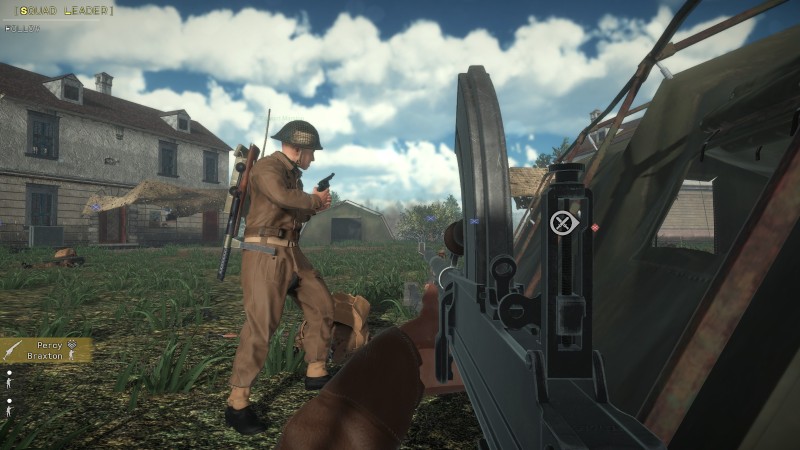Click the blue flag marker
This screenshot has width=800, height=450.
[474, 220]
